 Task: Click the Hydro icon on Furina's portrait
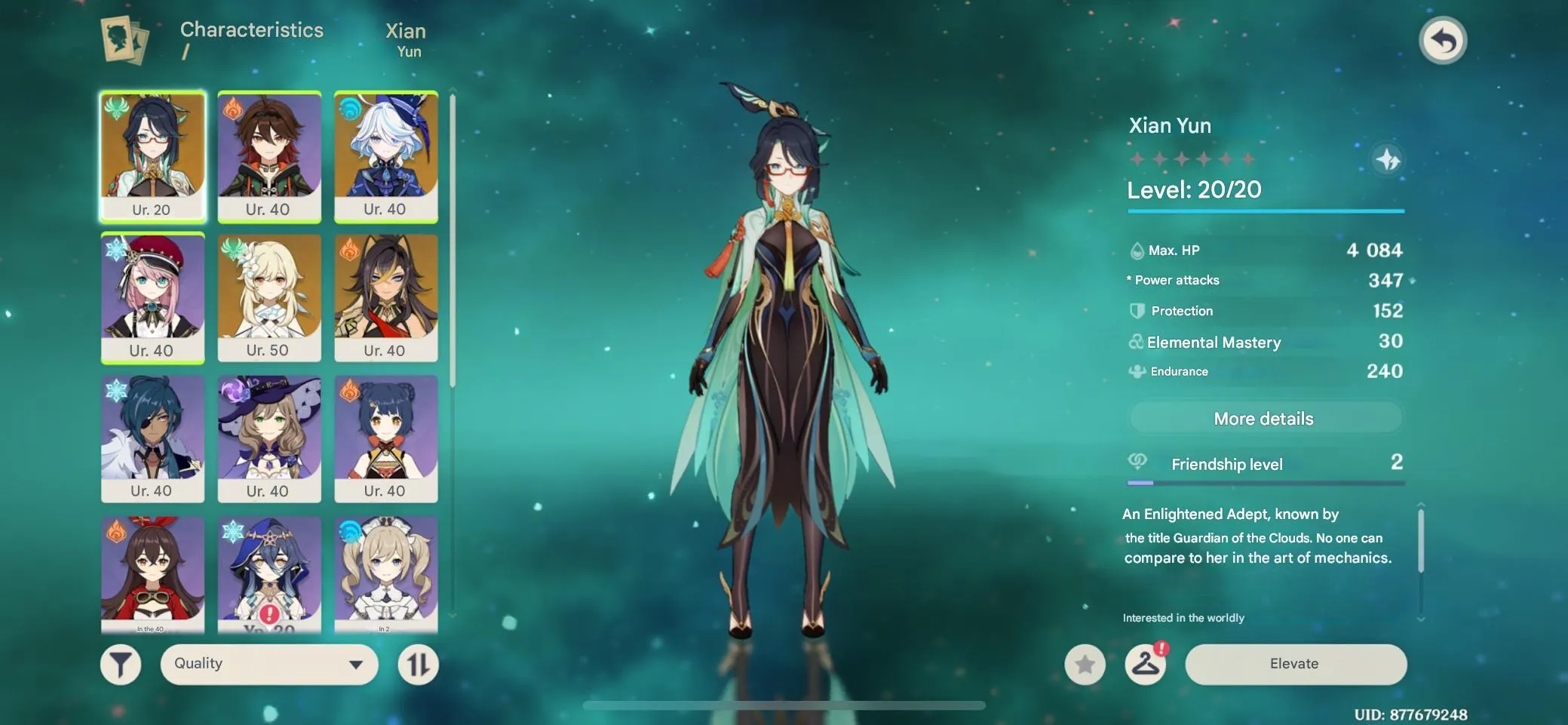349,109
